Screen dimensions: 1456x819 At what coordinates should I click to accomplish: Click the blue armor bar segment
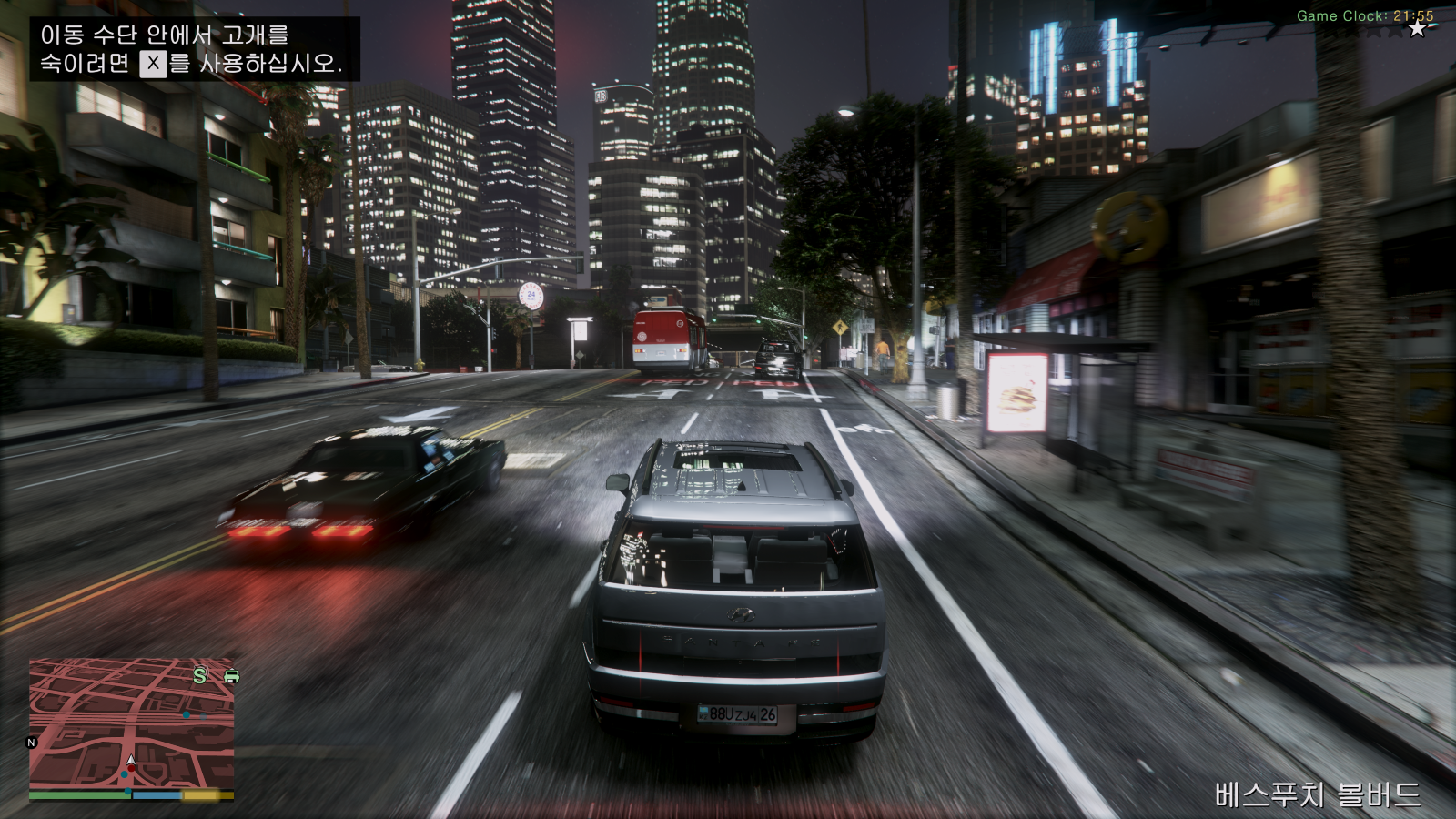pyautogui.click(x=157, y=795)
